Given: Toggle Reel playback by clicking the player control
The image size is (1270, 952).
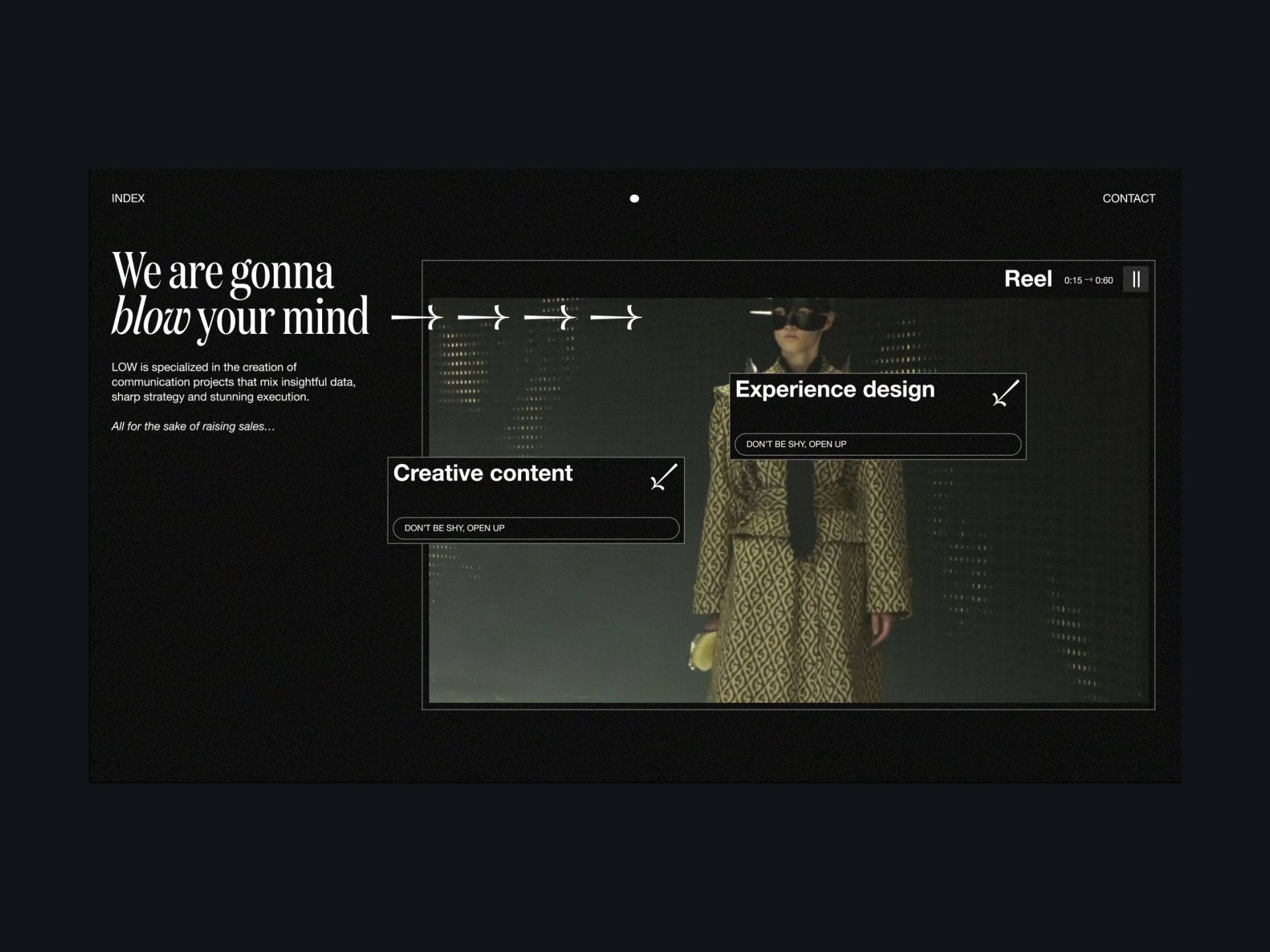Looking at the screenshot, I should [1136, 279].
